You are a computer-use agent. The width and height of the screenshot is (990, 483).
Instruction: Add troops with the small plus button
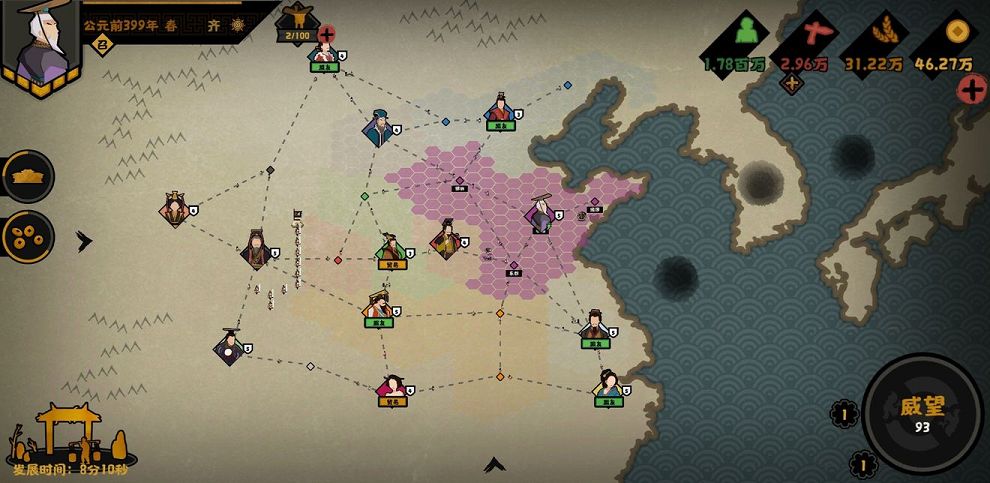click(x=792, y=84)
